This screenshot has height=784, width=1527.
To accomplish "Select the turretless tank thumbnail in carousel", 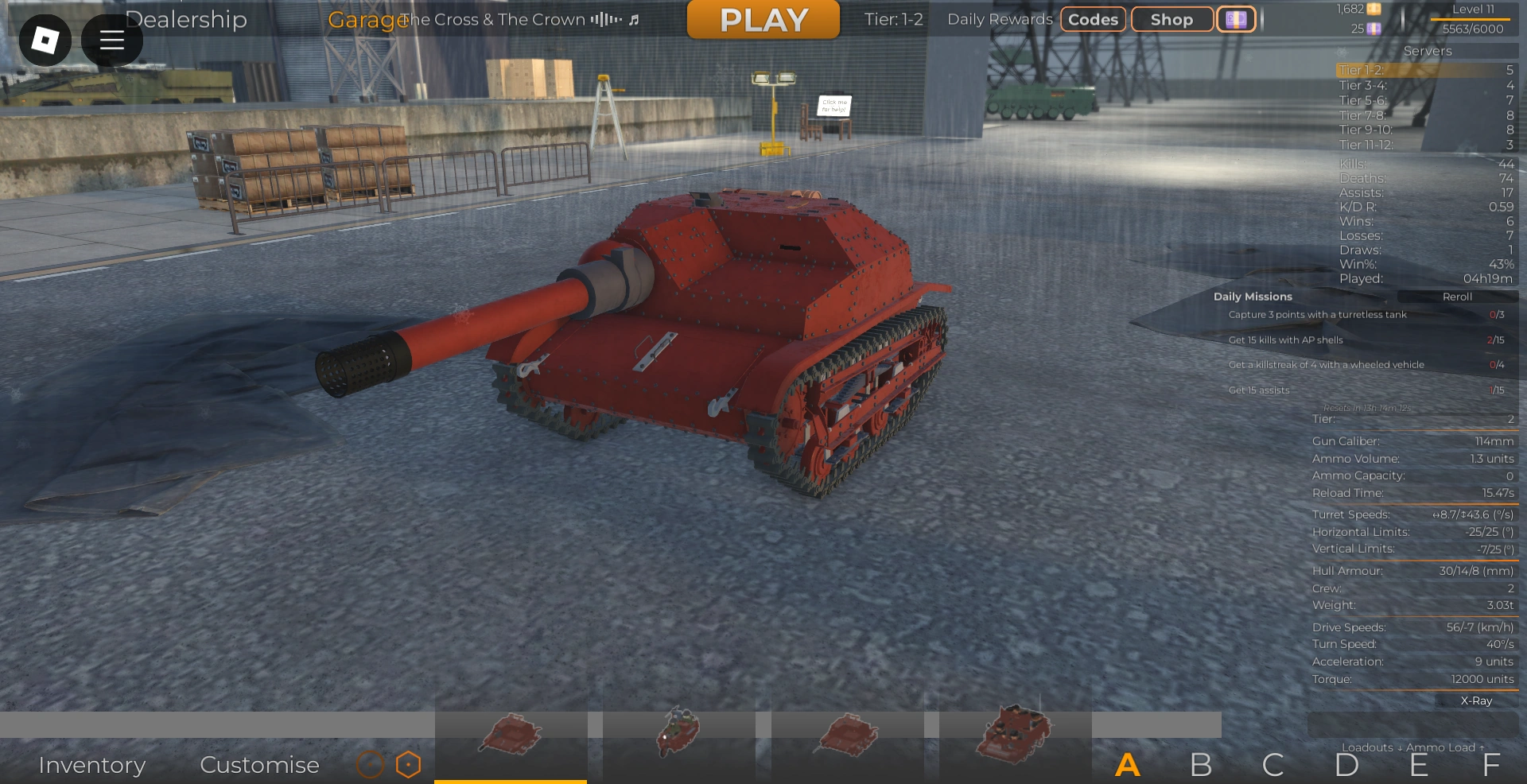I will click(511, 735).
